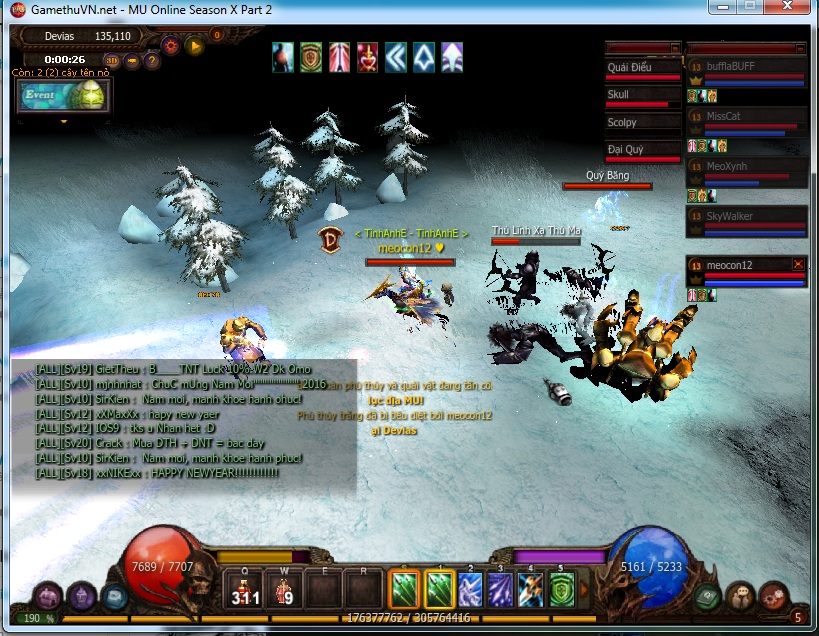This screenshot has height=636, width=819.
Task: Click the gear settings button near Devias
Action: 170,45
